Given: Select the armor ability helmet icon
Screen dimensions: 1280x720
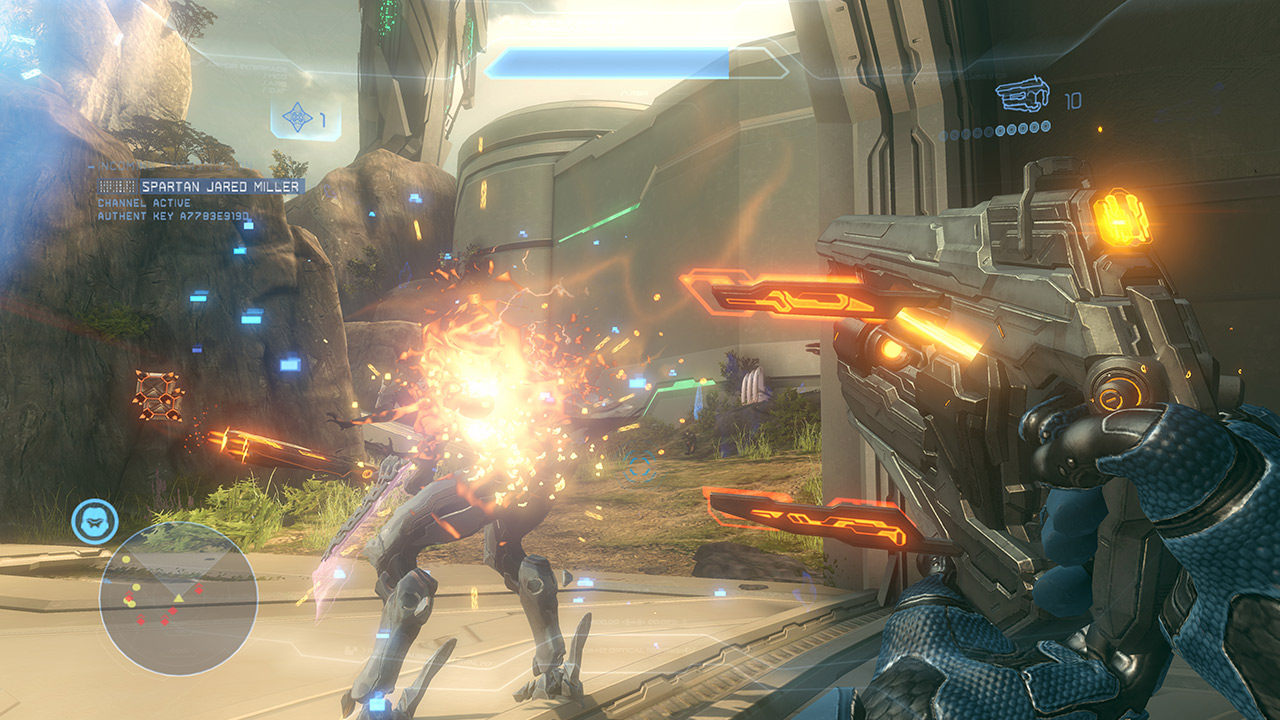Looking at the screenshot, I should coord(95,522).
